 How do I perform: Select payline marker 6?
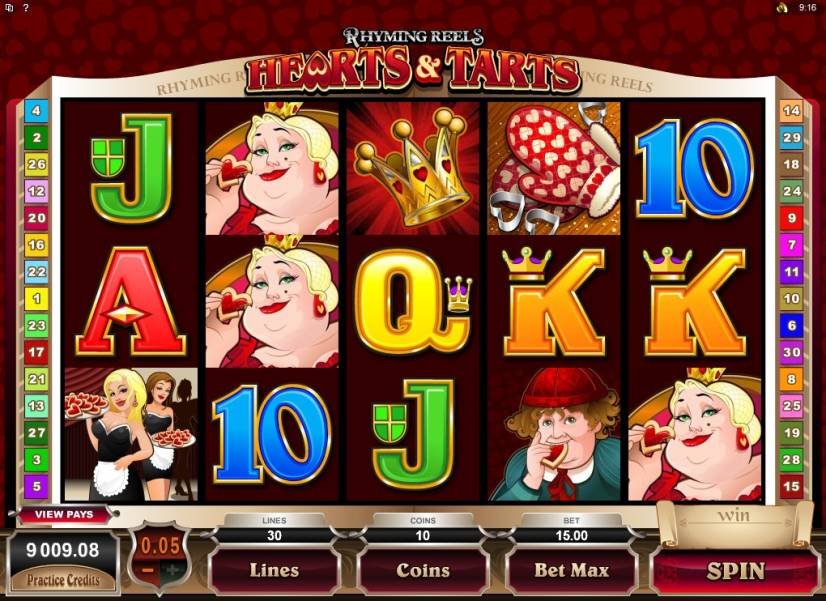(791, 326)
